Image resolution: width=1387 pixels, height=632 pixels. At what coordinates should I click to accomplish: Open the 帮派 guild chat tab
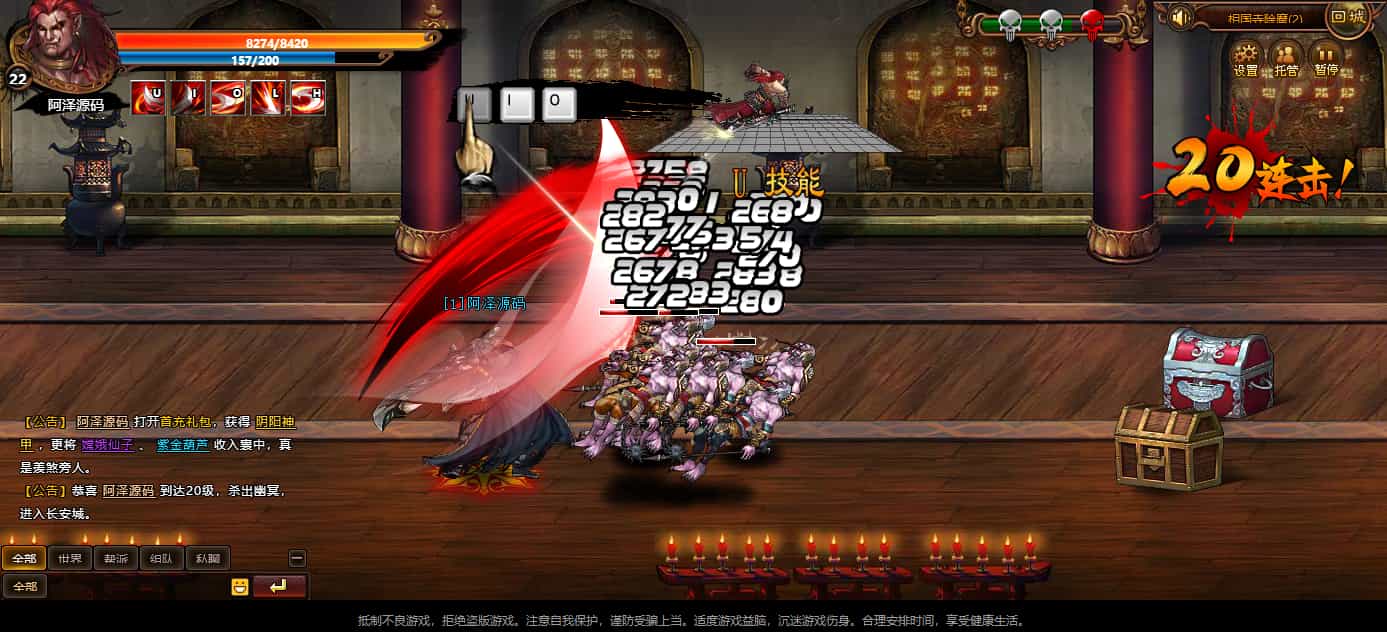pyautogui.click(x=116, y=559)
